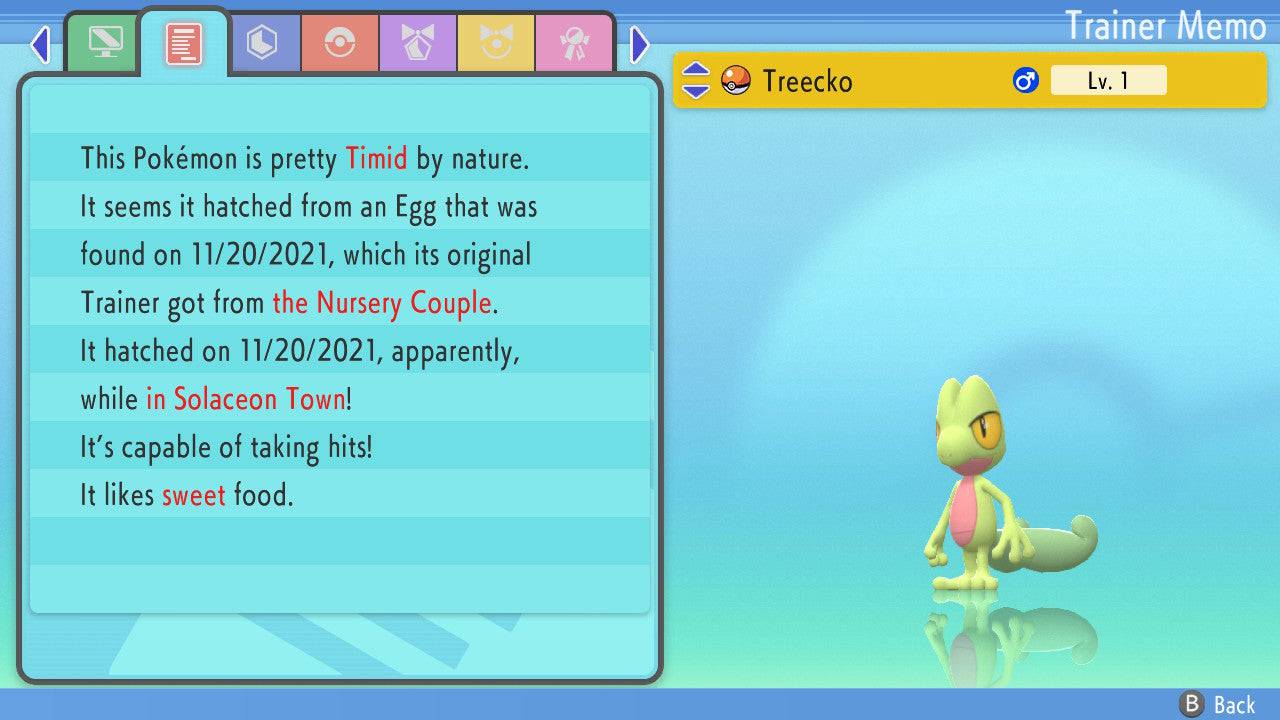The height and width of the screenshot is (720, 1280).
Task: Click the left arrow beside the tabs
Action: coord(40,44)
